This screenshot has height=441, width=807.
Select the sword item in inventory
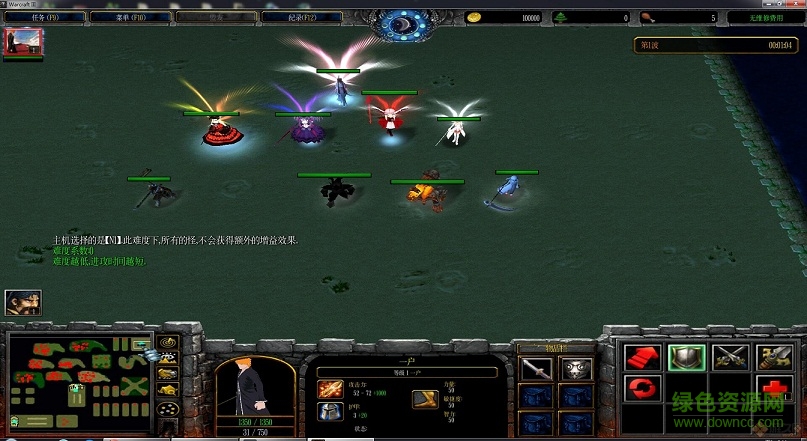(x=535, y=369)
